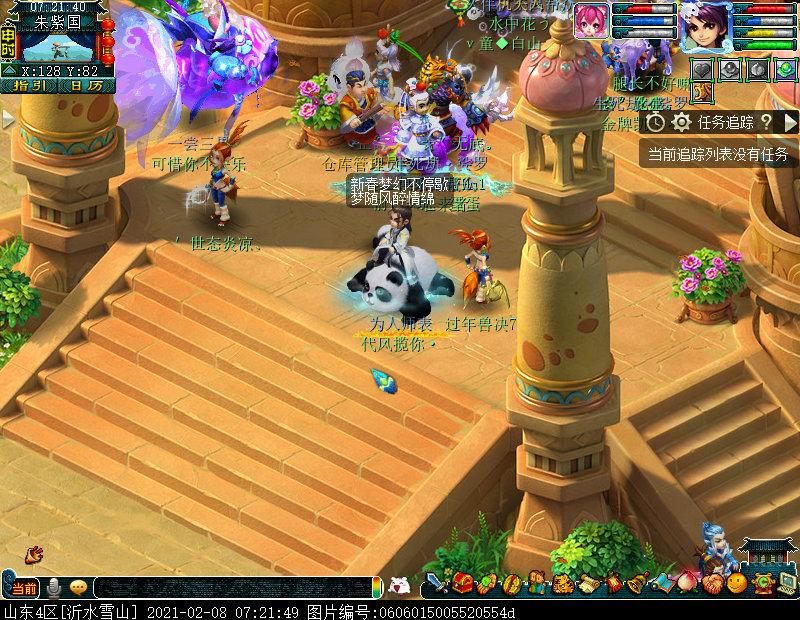Click the green orb buff icon
The height and width of the screenshot is (620, 800).
[x=785, y=69]
